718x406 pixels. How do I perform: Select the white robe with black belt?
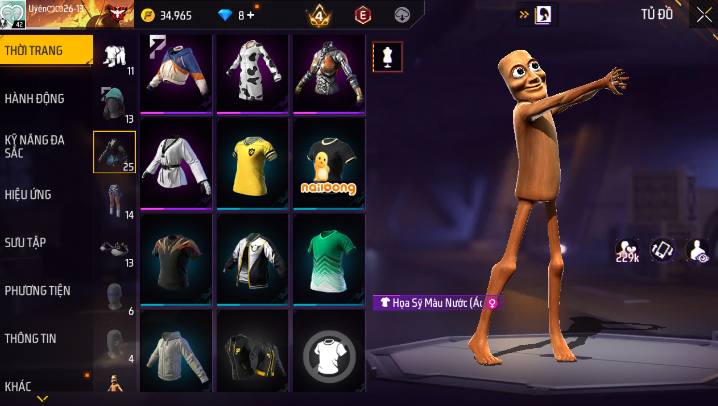click(x=176, y=163)
